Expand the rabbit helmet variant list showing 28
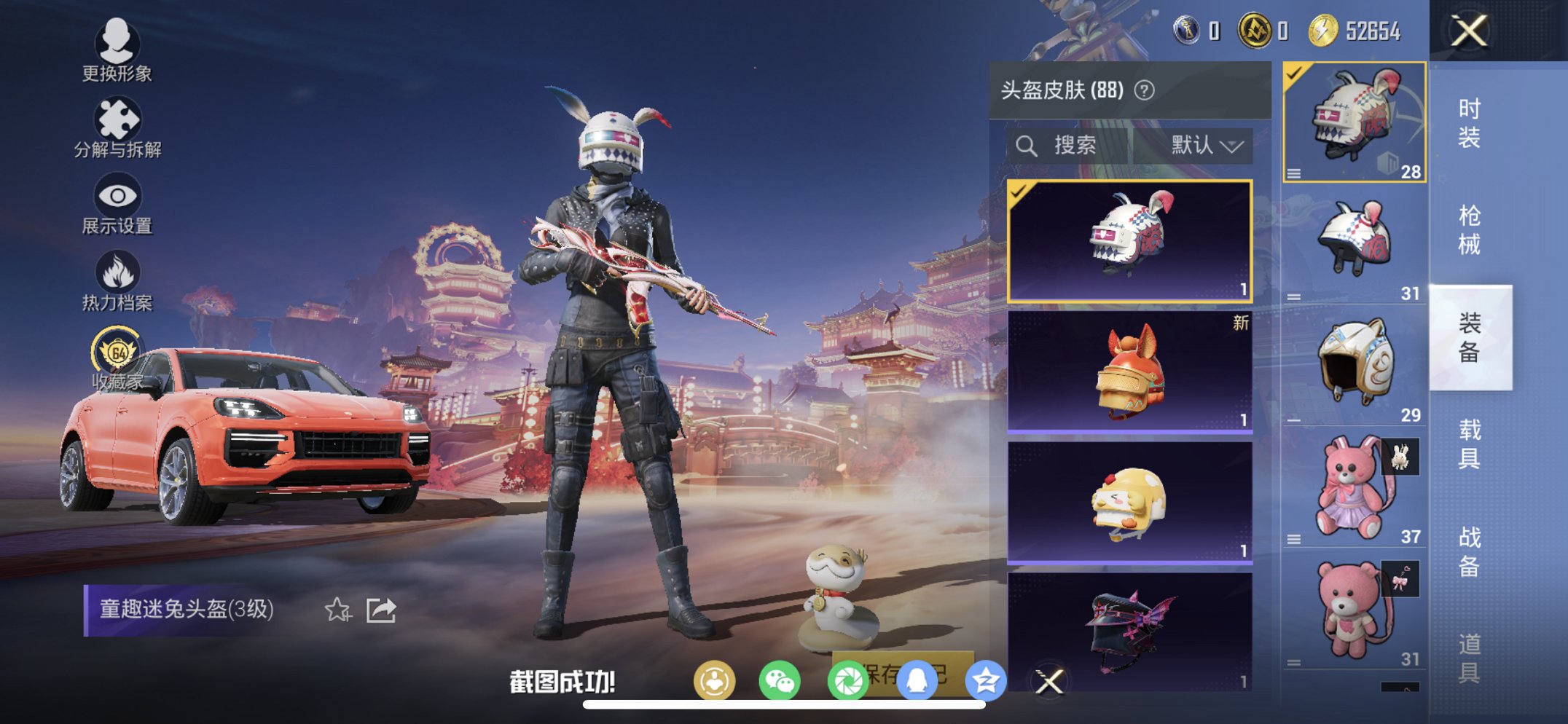1568x724 pixels. [1295, 173]
